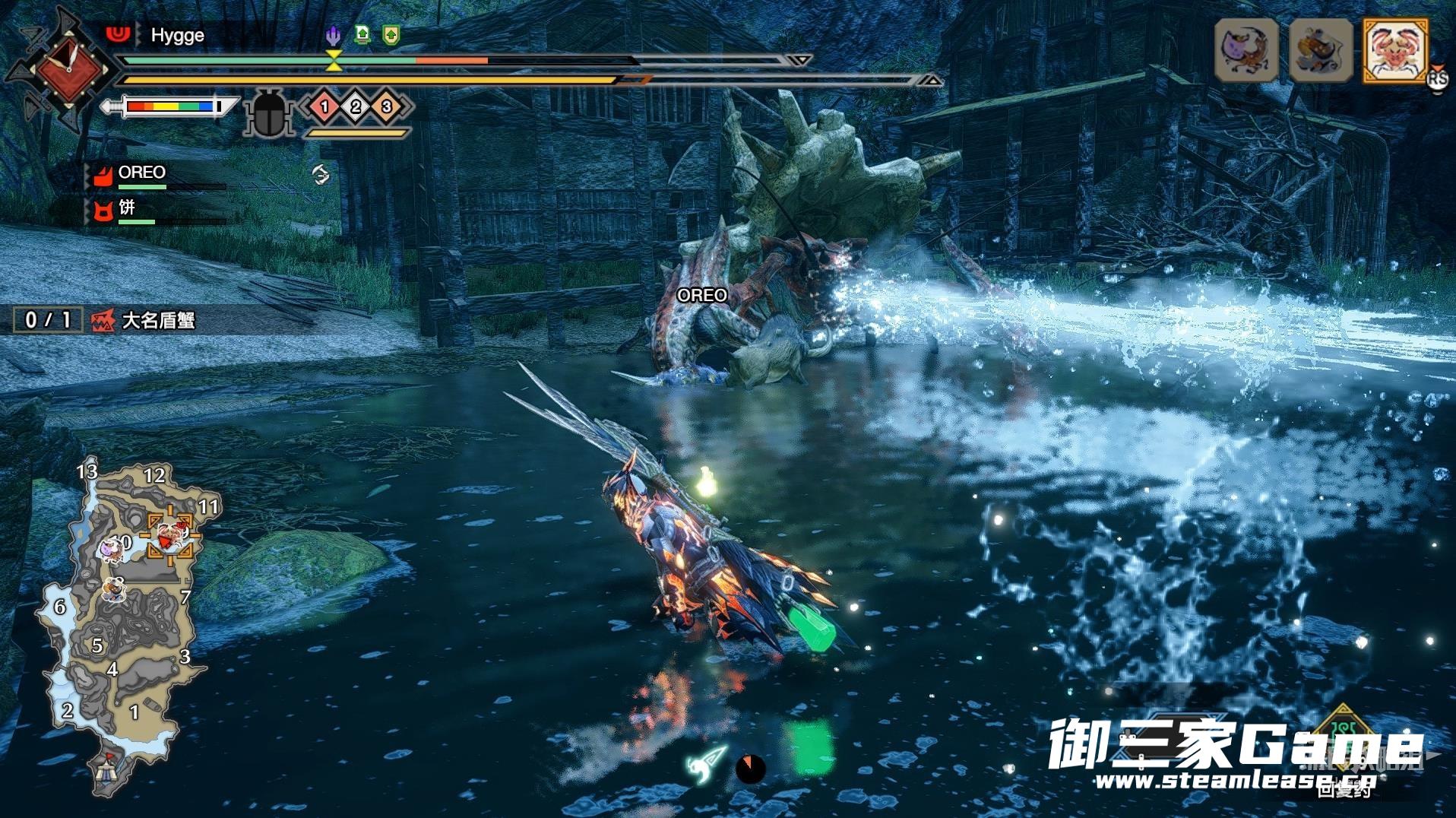The image size is (1456, 818).
Task: Select party member OREO in the list
Action: (141, 173)
